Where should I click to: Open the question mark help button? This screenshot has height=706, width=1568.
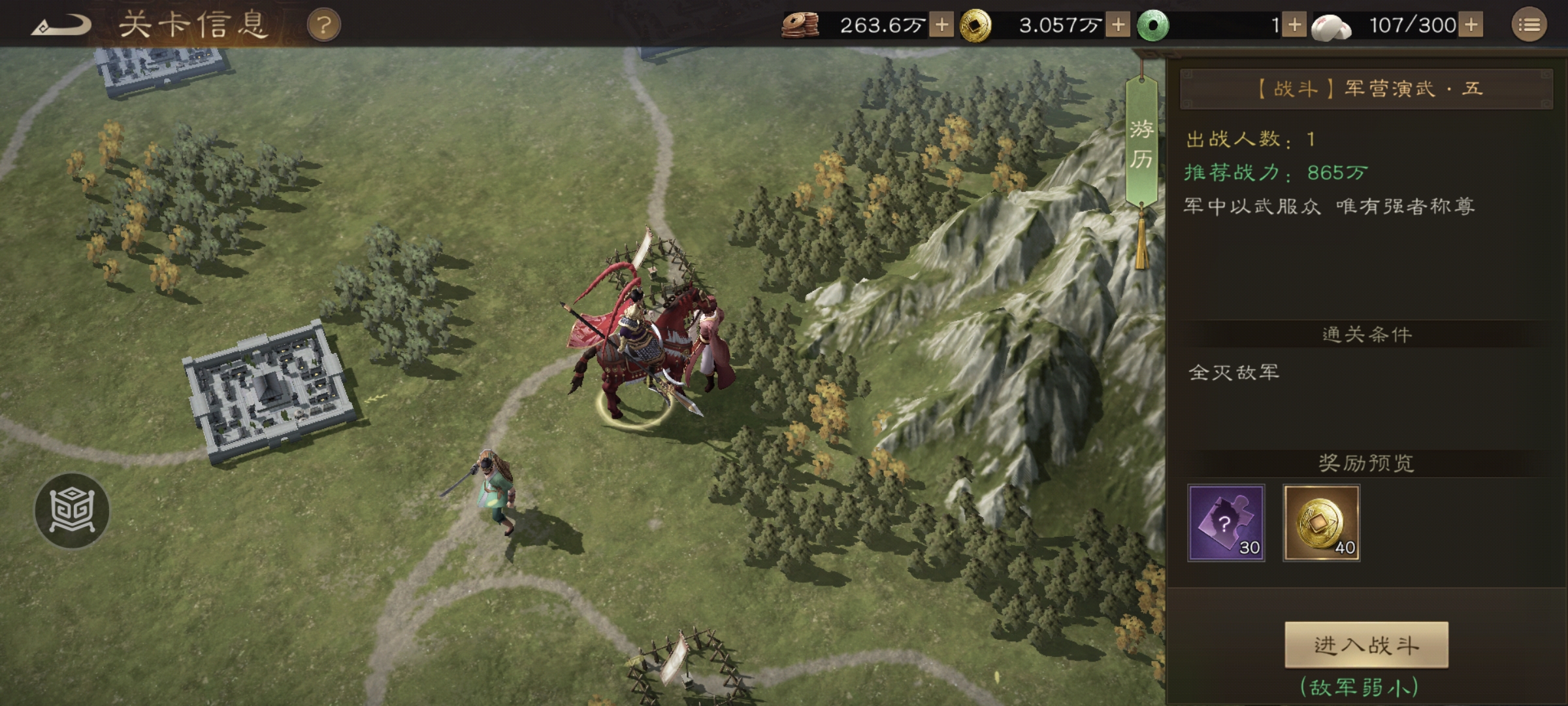[324, 26]
